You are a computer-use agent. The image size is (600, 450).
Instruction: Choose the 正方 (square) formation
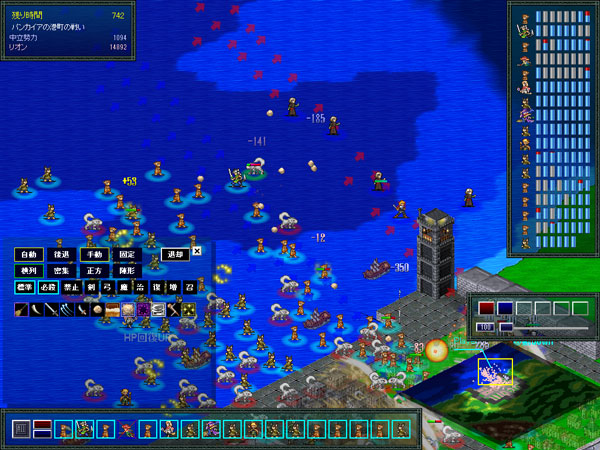pos(94,270)
